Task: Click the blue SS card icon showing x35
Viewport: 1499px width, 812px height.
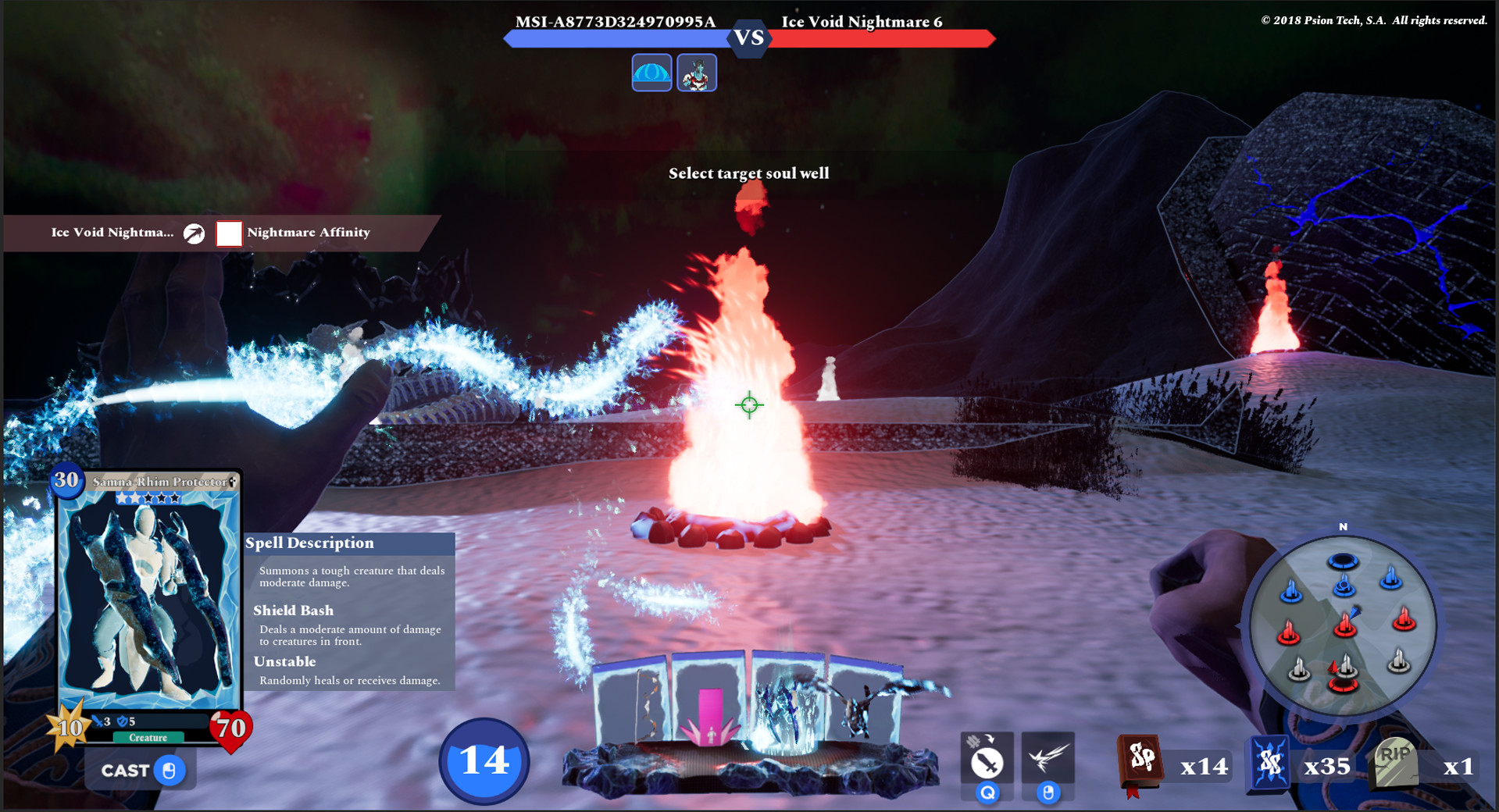Action: (x=1270, y=765)
